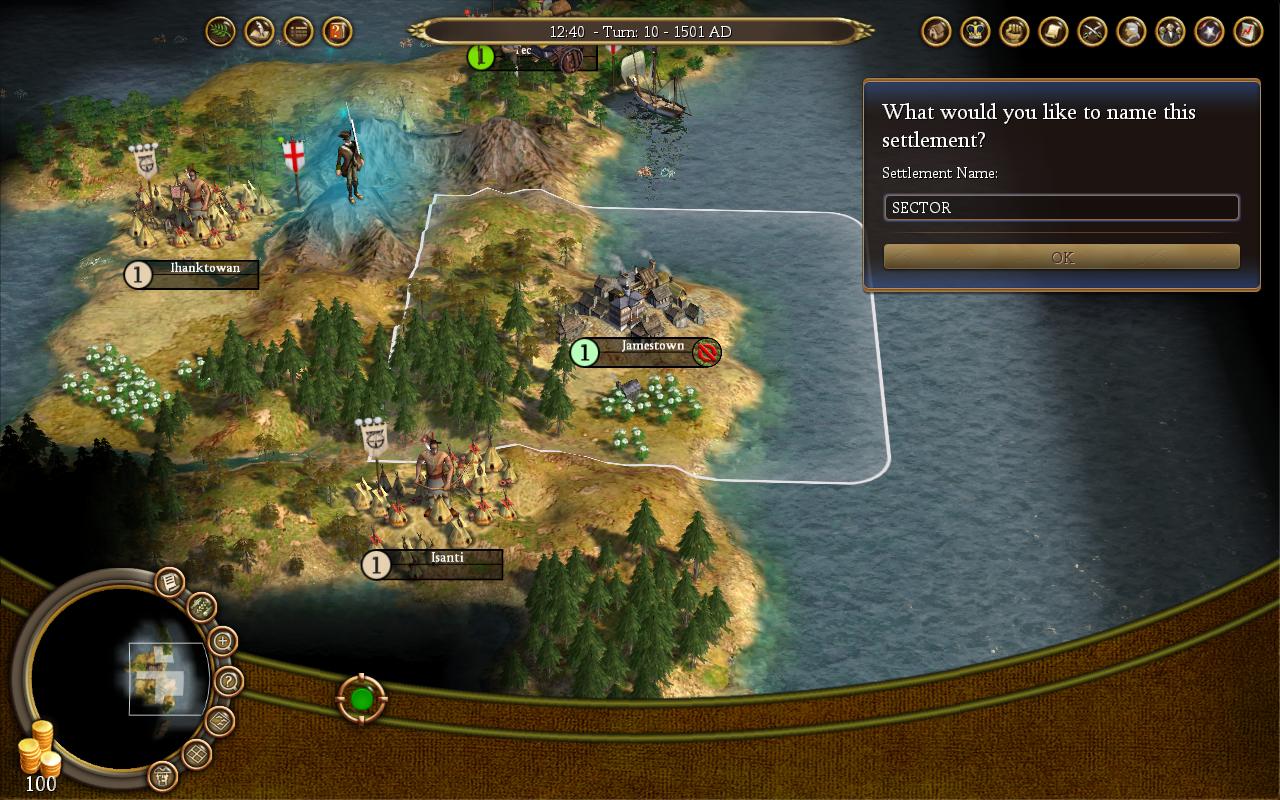The width and height of the screenshot is (1280, 800).
Task: Toggle the terrain picture icon beside minimap
Action: [x=219, y=719]
